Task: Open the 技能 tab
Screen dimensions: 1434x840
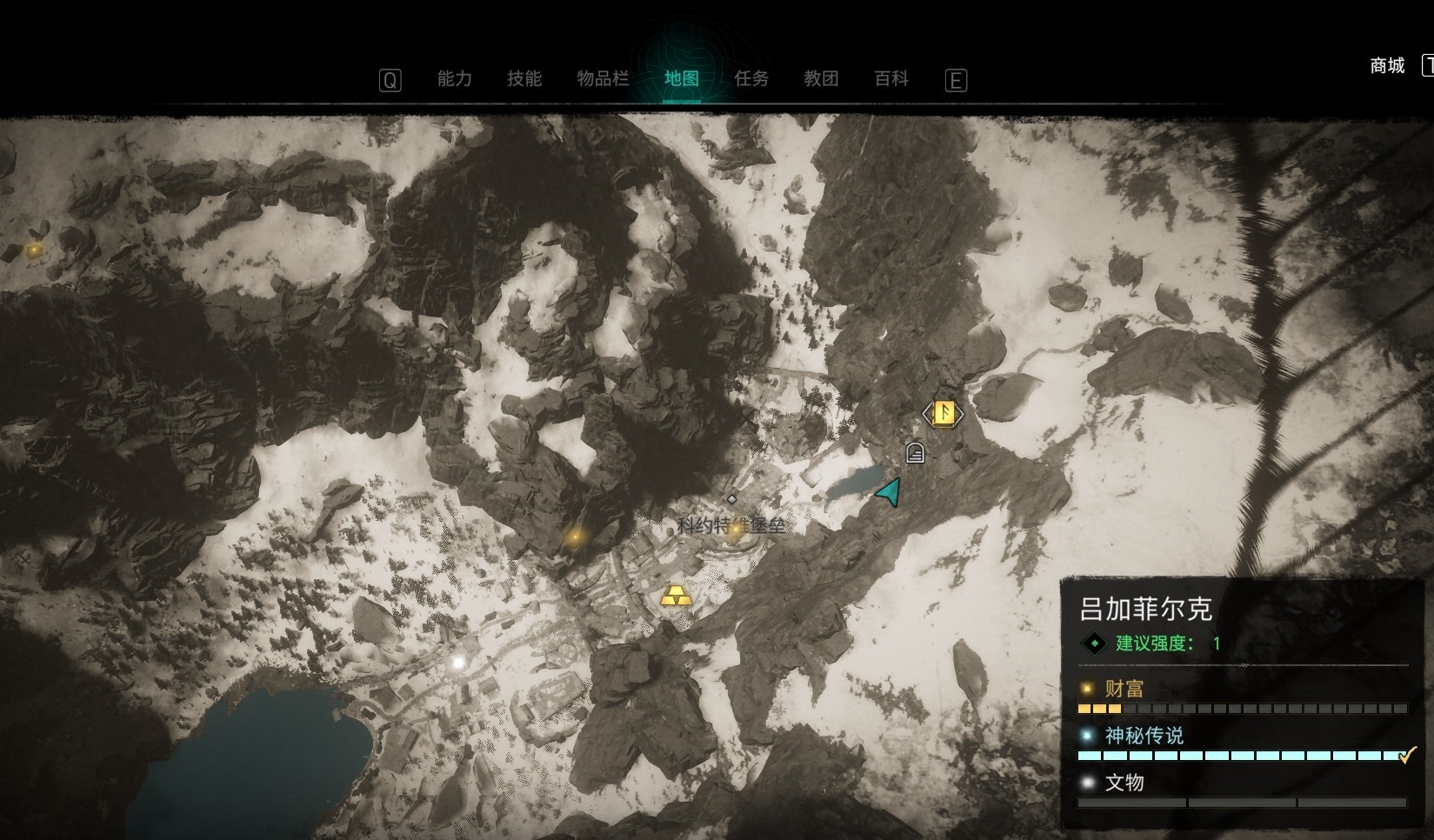Action: click(x=524, y=79)
